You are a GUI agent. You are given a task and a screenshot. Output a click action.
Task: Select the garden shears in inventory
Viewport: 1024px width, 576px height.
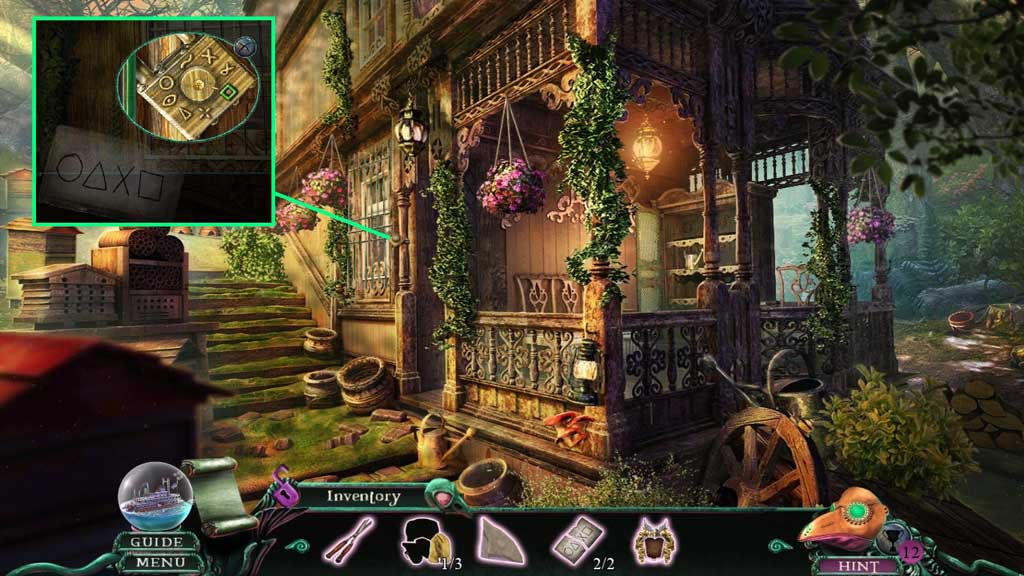point(348,541)
